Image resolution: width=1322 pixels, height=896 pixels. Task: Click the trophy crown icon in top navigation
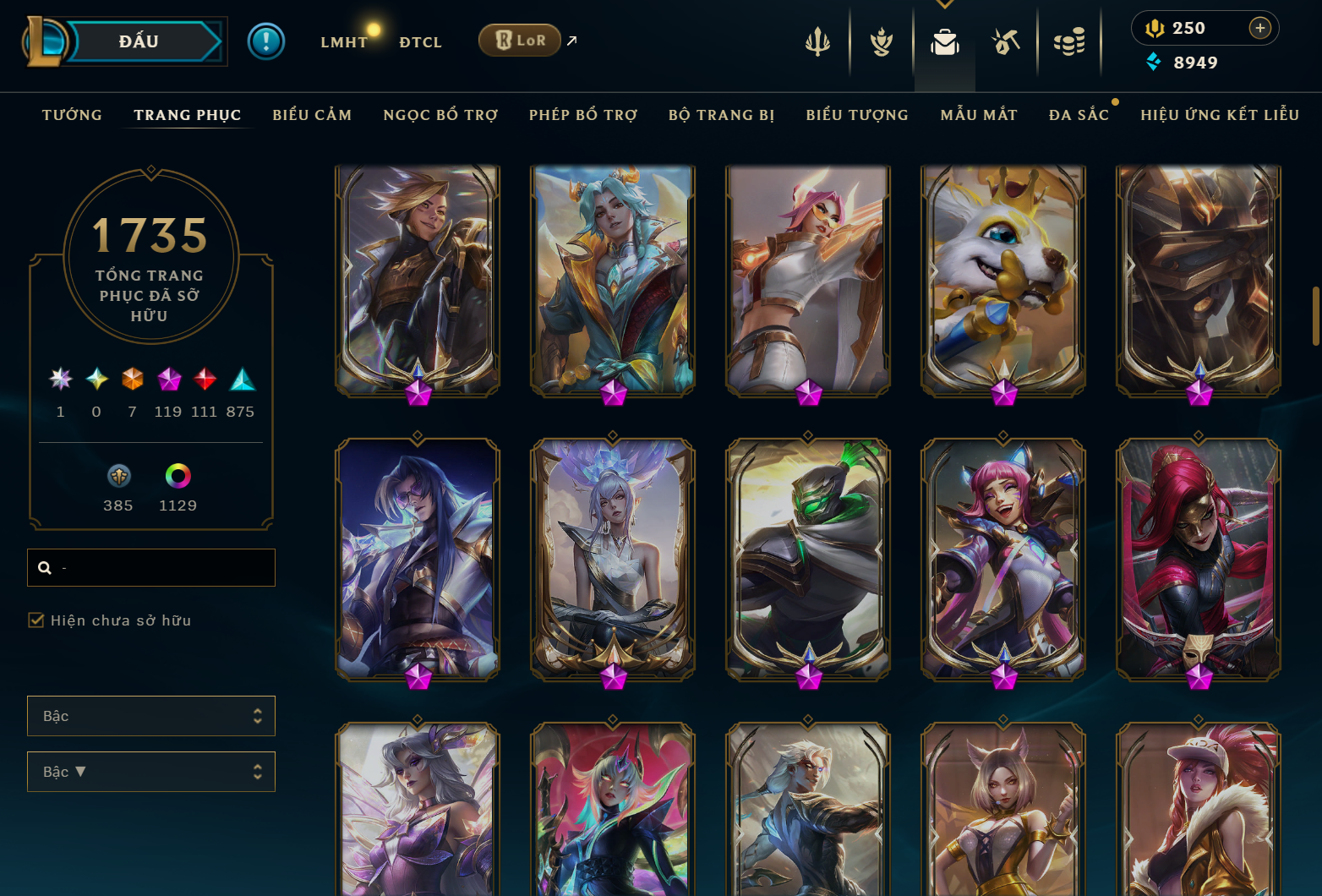click(x=881, y=41)
